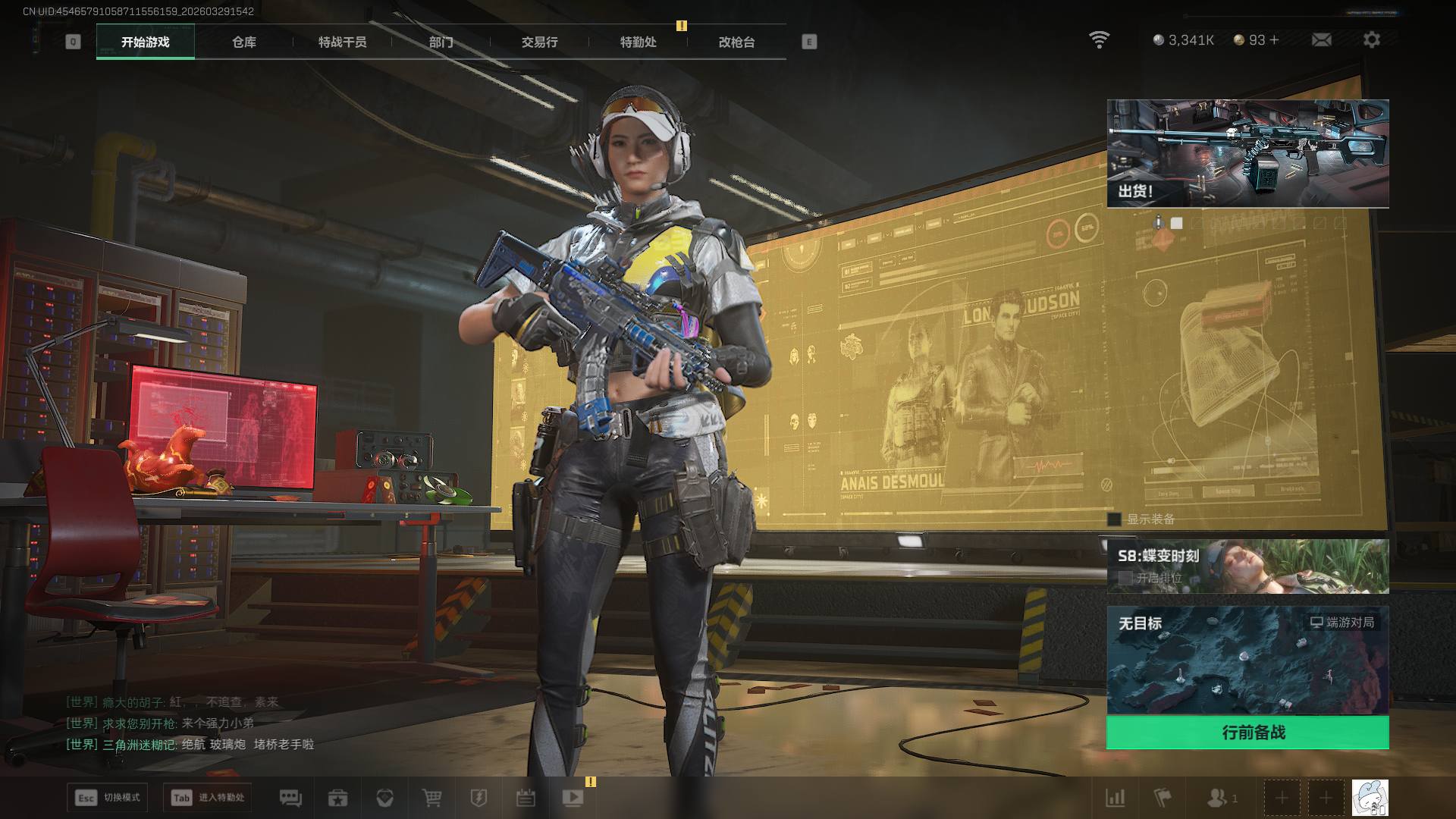Click the player avatar portrait

(1370, 798)
